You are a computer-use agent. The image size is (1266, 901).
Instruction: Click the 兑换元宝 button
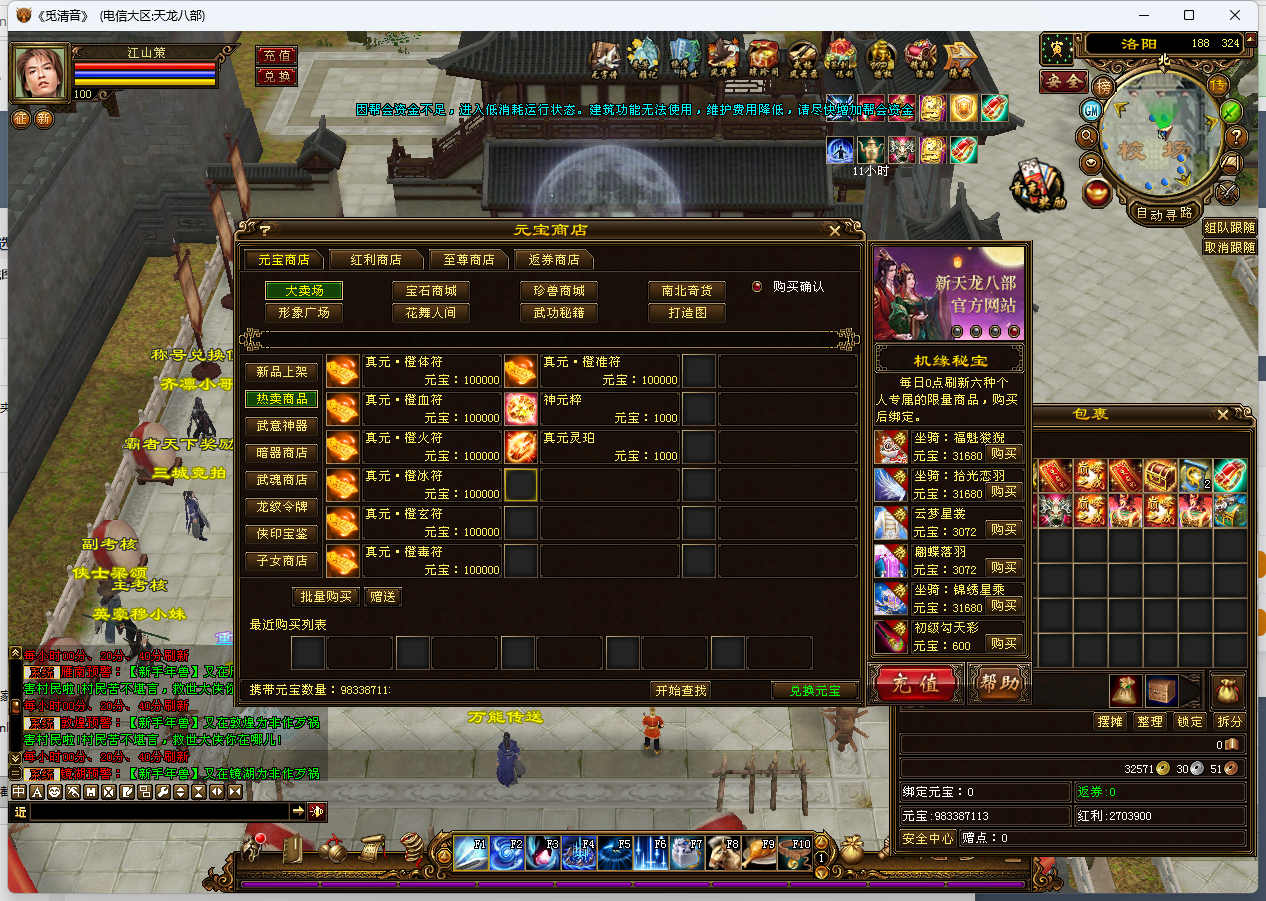coord(815,690)
